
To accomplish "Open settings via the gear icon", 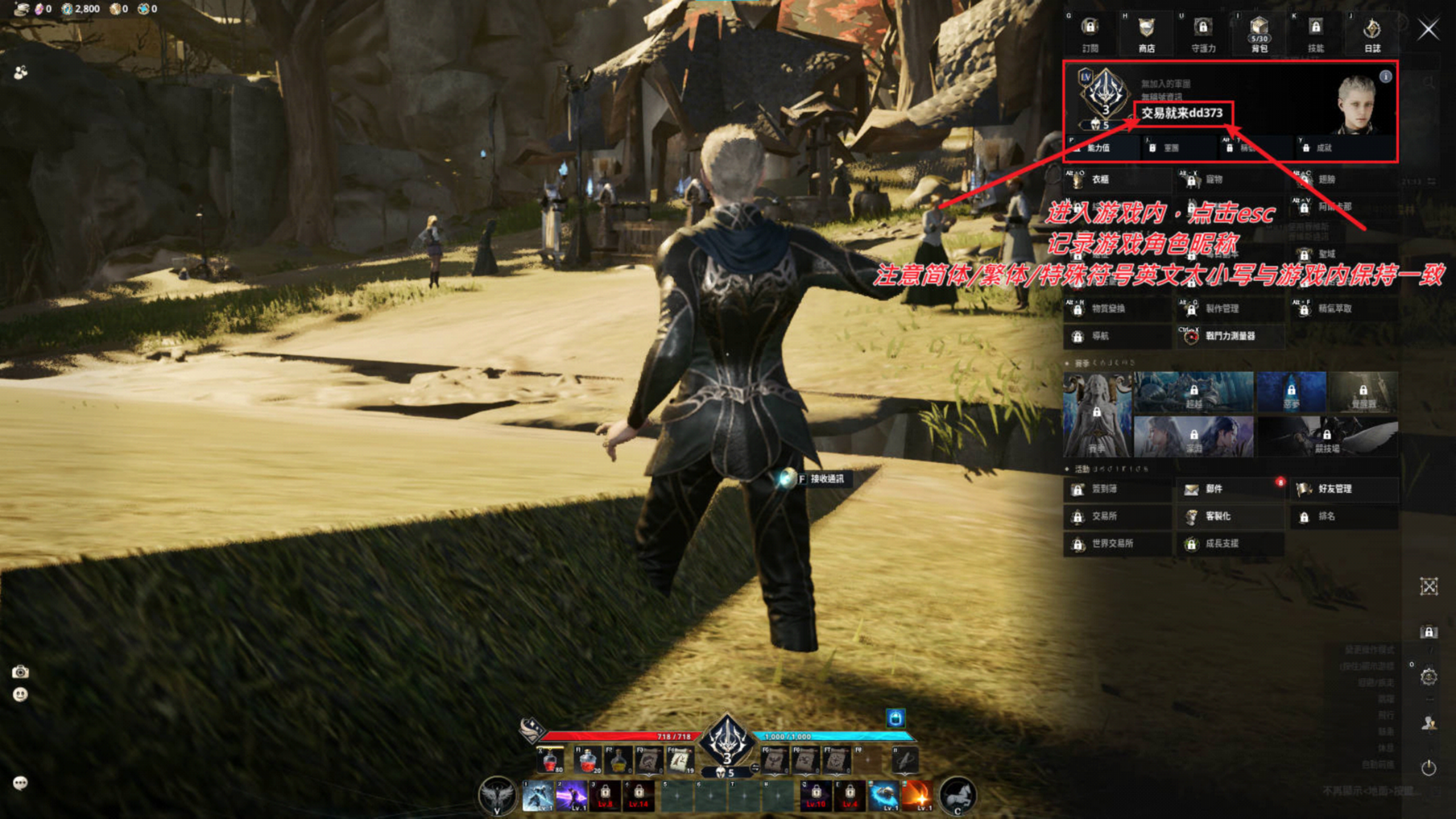I will [x=1429, y=676].
